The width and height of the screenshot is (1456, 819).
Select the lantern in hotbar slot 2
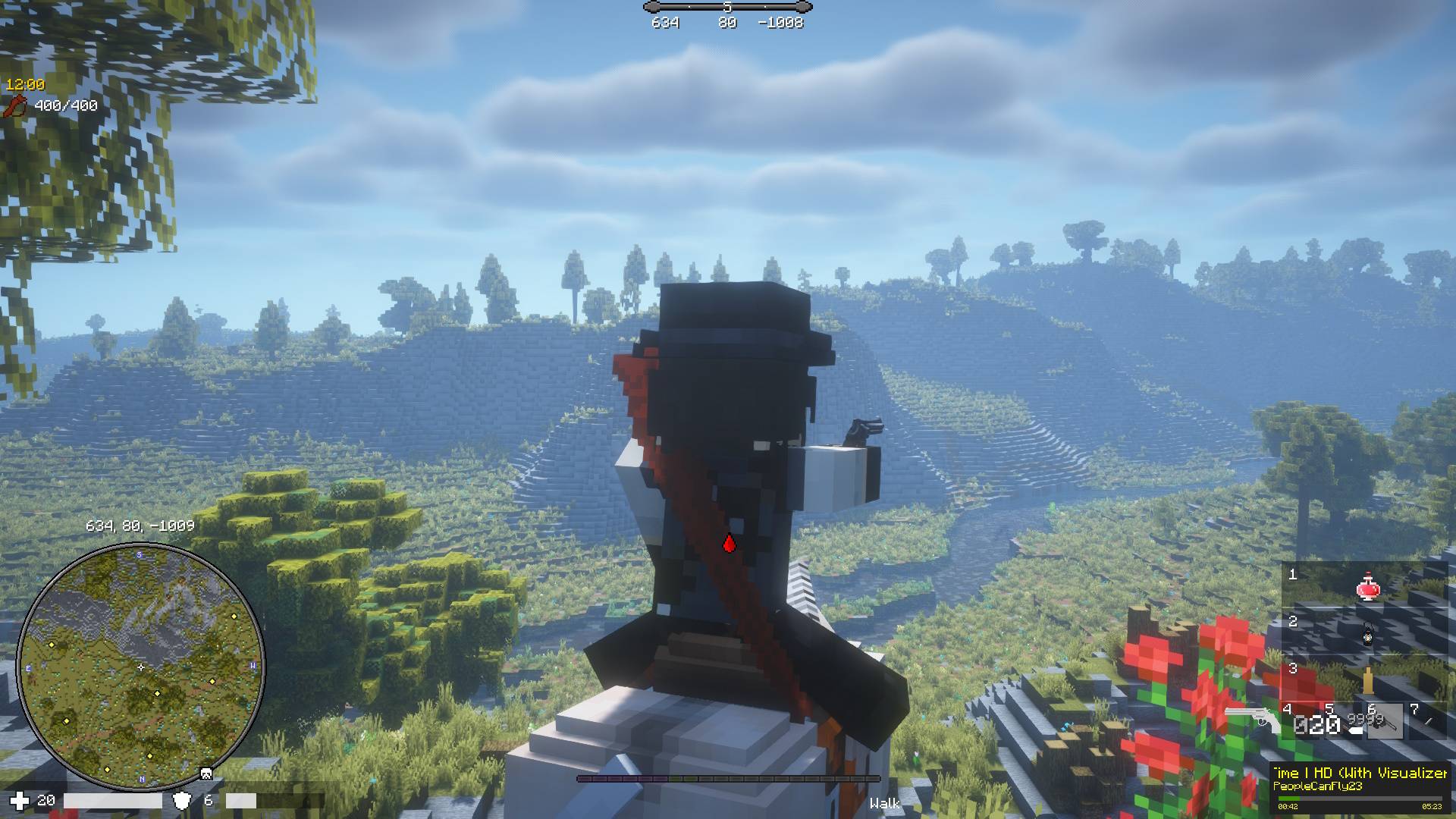(x=1368, y=635)
